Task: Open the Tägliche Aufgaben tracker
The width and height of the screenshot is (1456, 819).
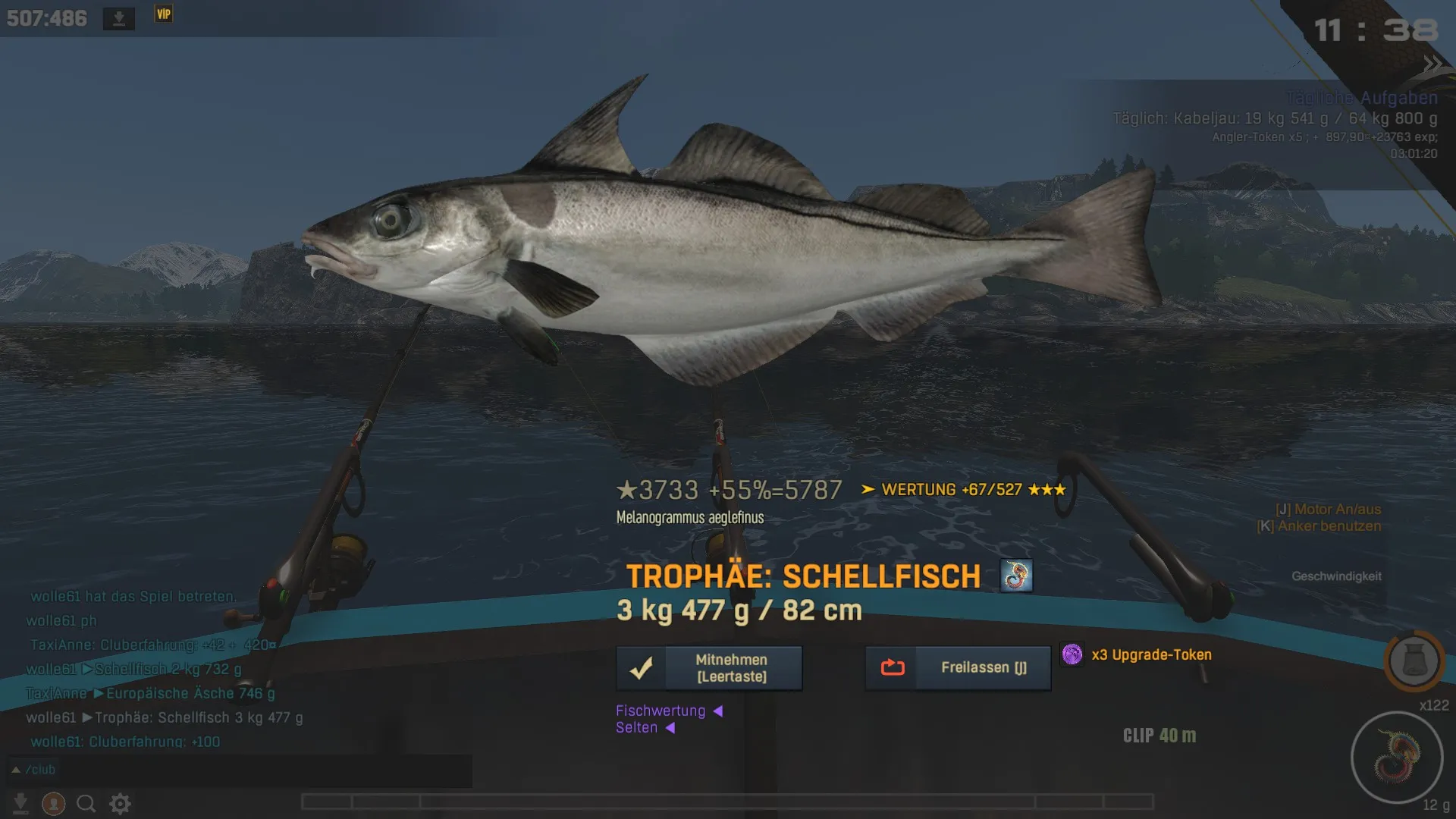Action: coord(1361,99)
